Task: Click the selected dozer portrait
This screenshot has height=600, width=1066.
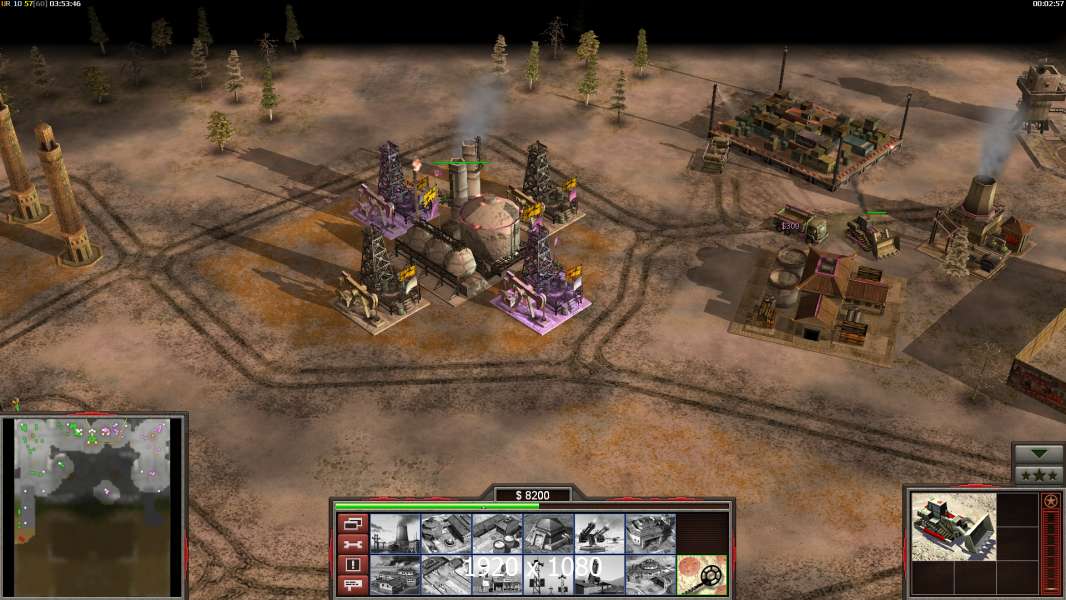Action: pyautogui.click(x=954, y=526)
